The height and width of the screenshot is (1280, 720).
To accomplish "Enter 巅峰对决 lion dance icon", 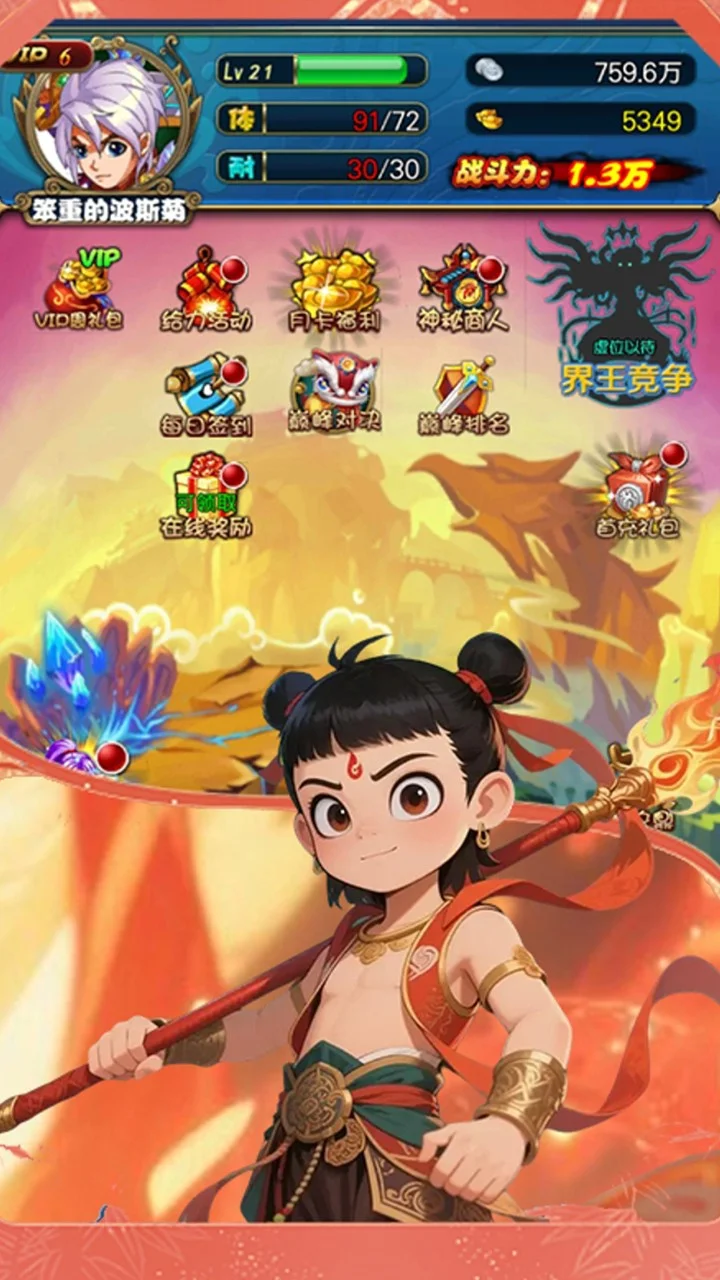I will [x=335, y=392].
